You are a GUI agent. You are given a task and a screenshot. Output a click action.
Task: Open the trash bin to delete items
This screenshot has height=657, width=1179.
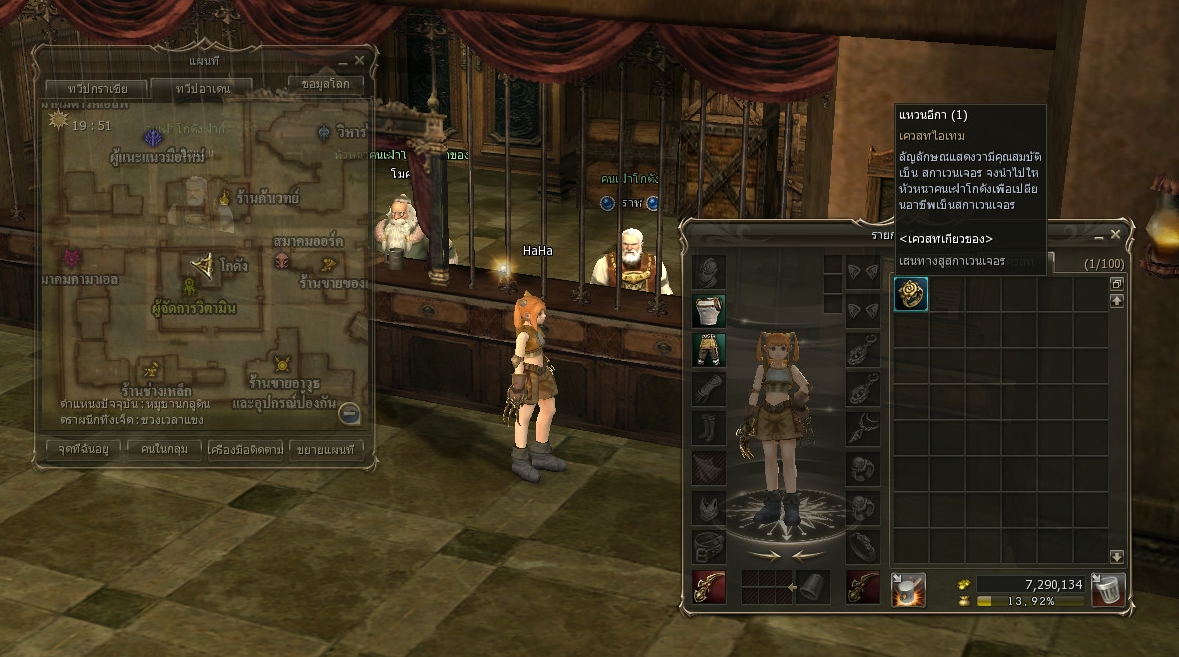(x=1108, y=589)
